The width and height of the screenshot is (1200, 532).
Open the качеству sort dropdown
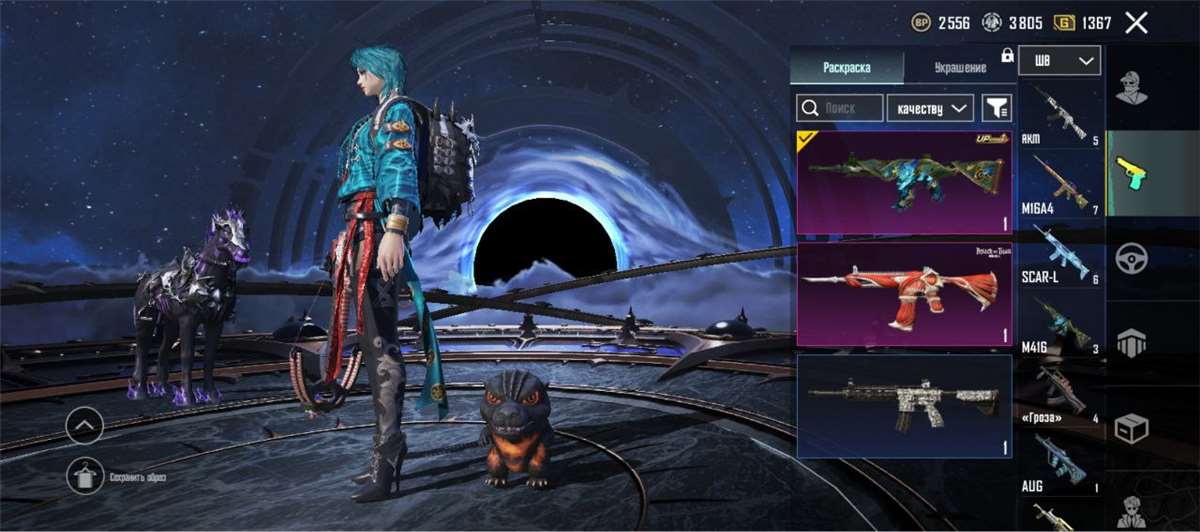(x=930, y=108)
